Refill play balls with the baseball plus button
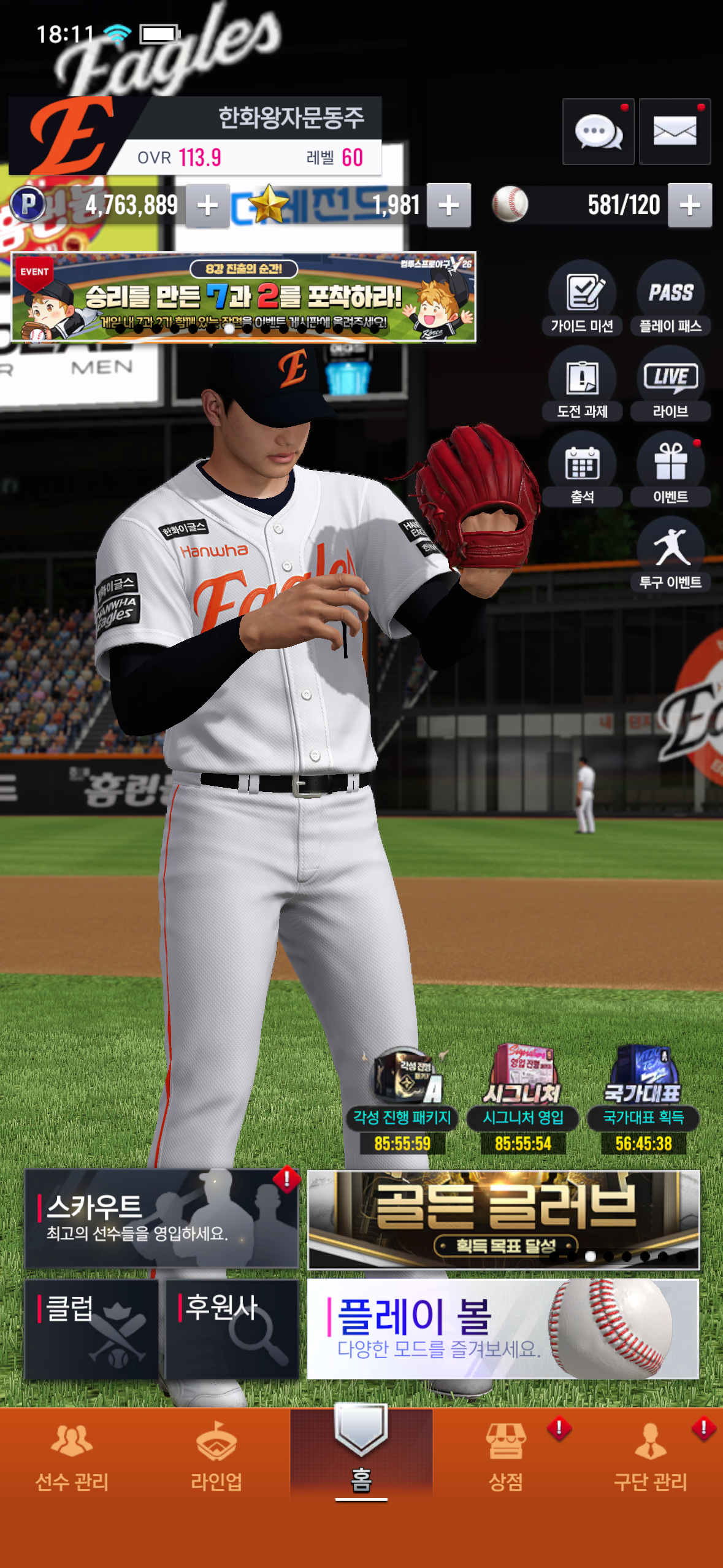 [690, 206]
